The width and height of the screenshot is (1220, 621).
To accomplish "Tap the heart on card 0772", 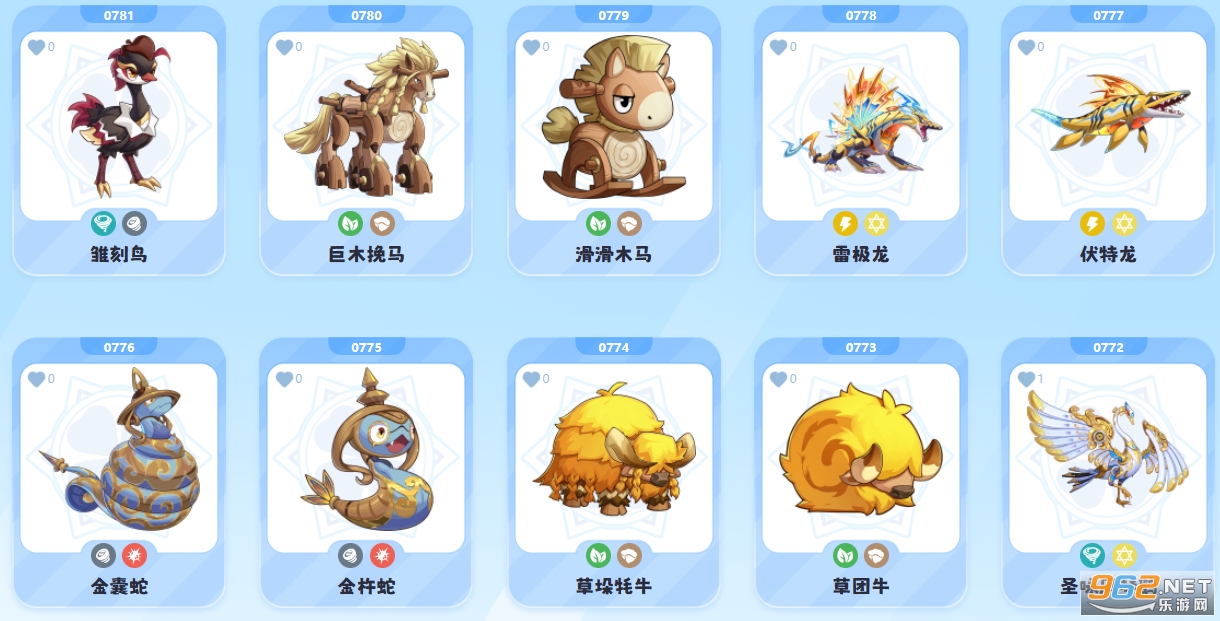I will pyautogui.click(x=1026, y=379).
